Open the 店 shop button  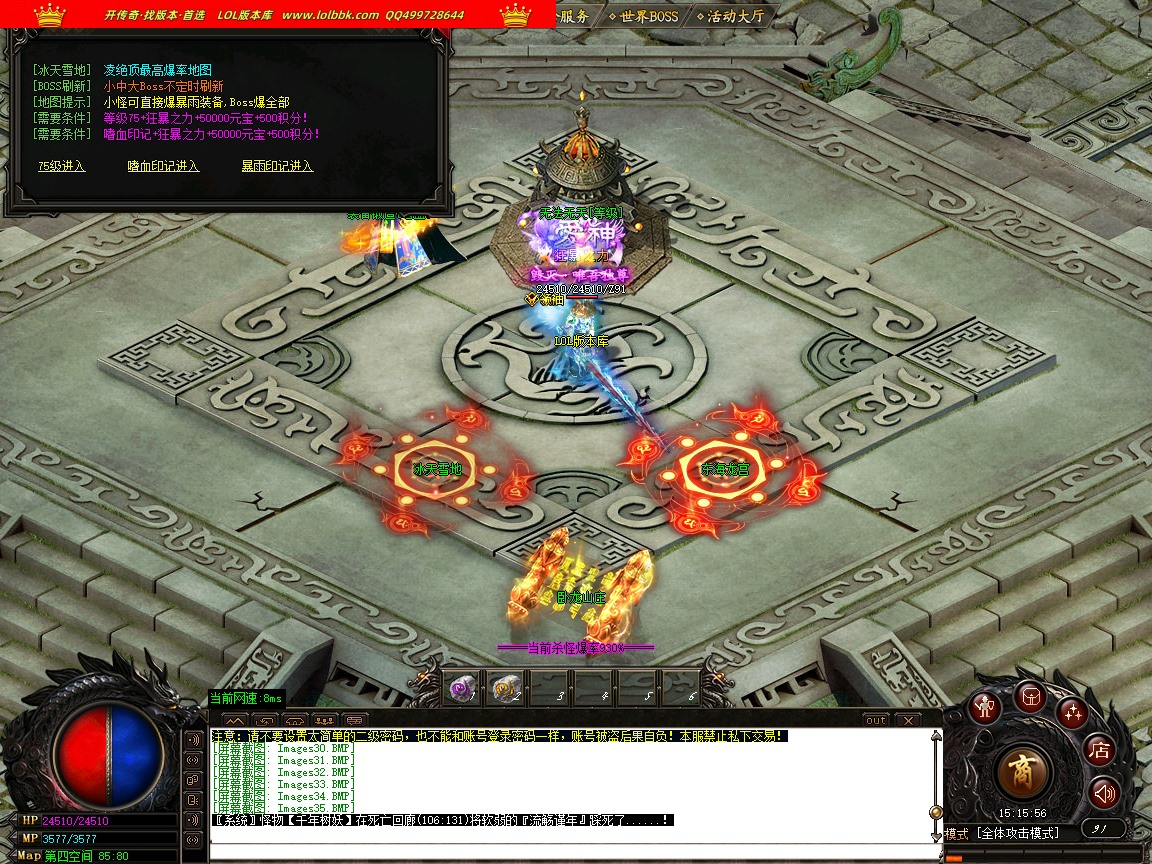1100,750
